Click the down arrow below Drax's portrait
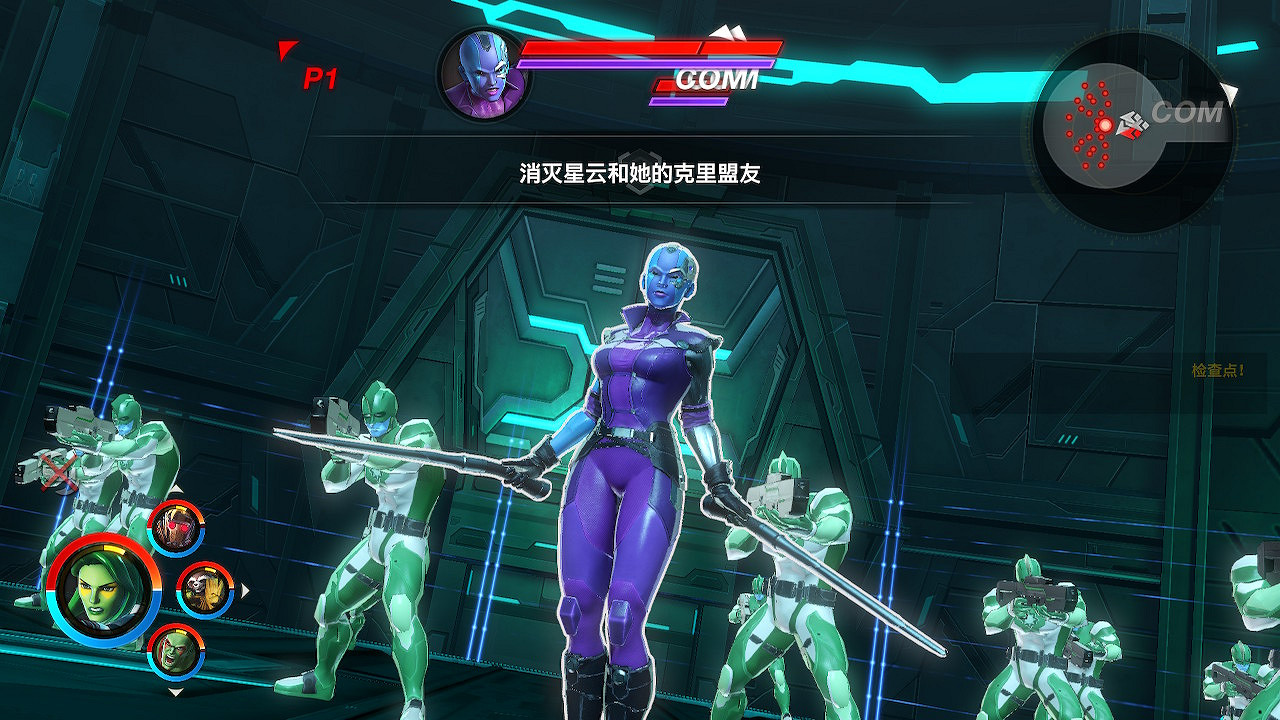Viewport: 1280px width, 720px height. (x=176, y=692)
